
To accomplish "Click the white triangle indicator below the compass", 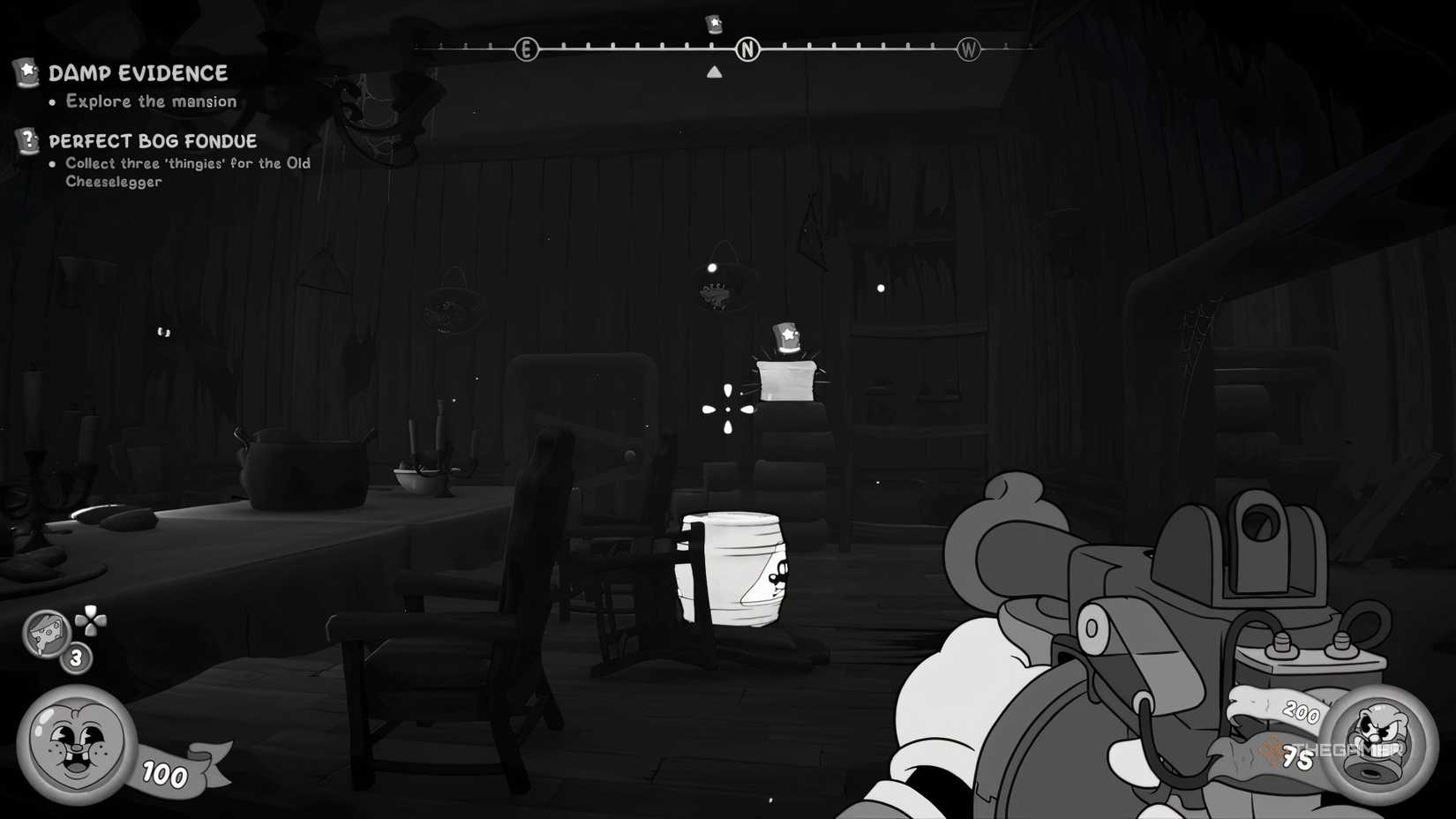I will [x=715, y=71].
